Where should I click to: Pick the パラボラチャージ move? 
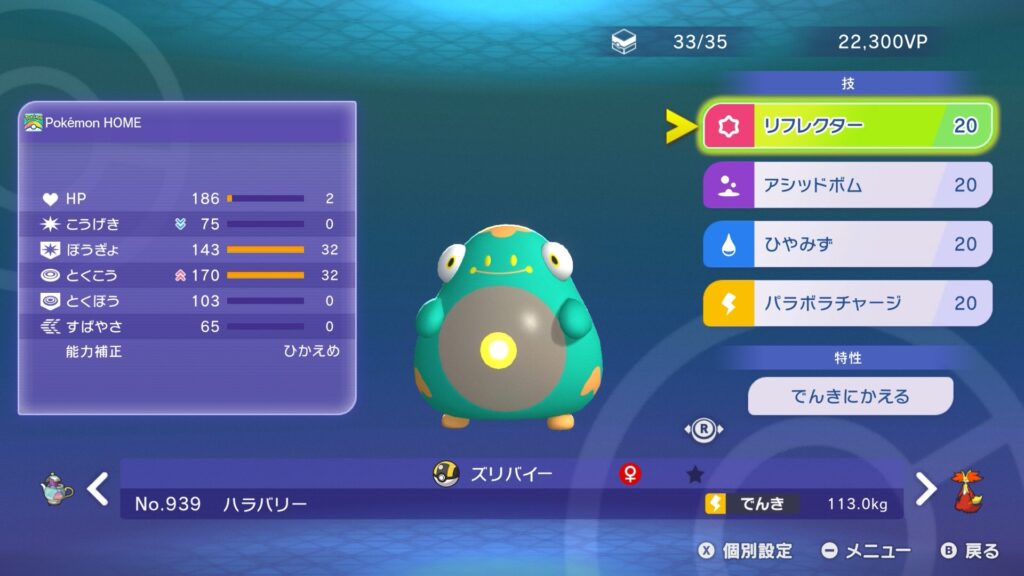[x=848, y=303]
